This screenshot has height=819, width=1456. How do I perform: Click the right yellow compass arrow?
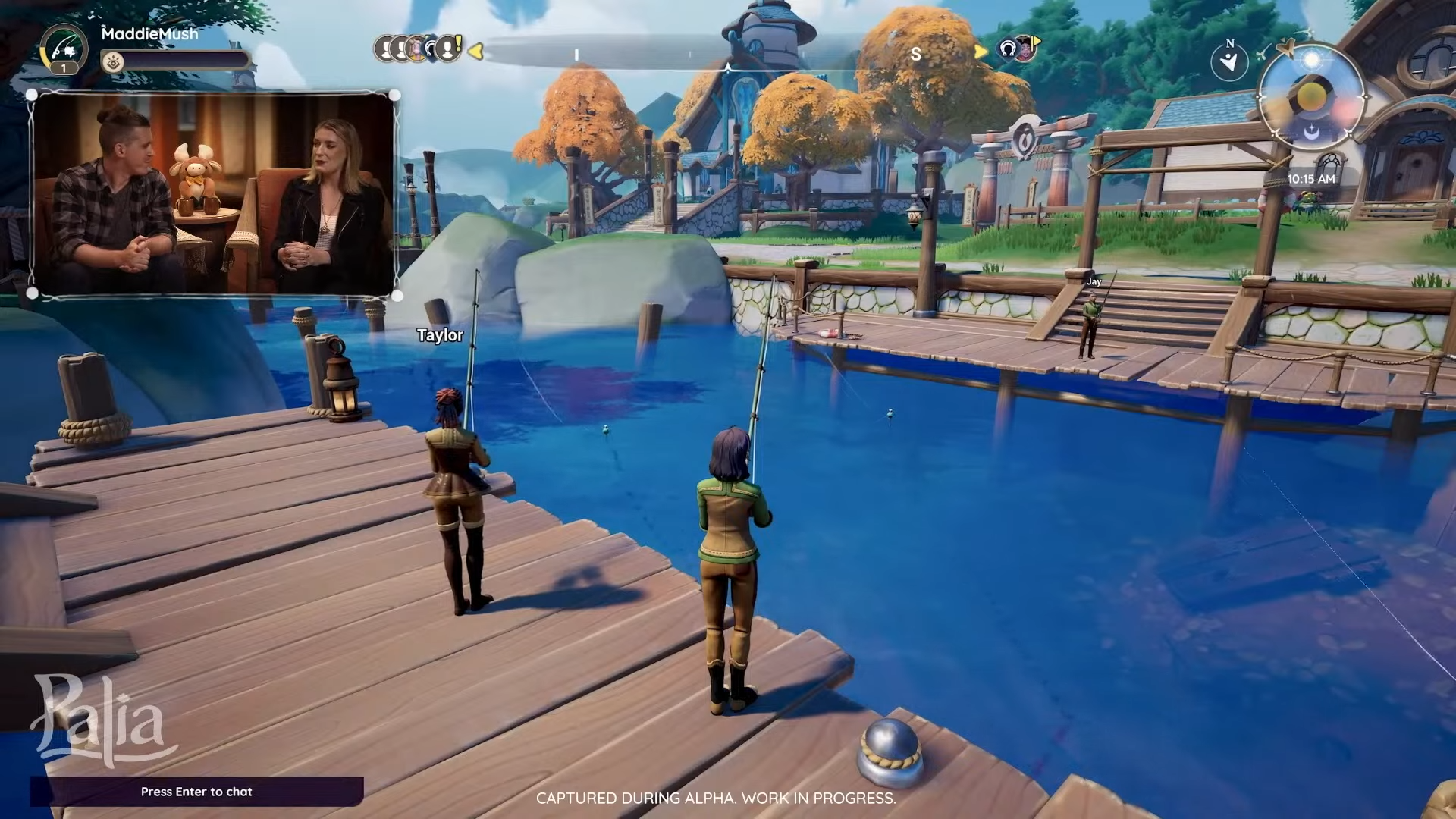[981, 51]
